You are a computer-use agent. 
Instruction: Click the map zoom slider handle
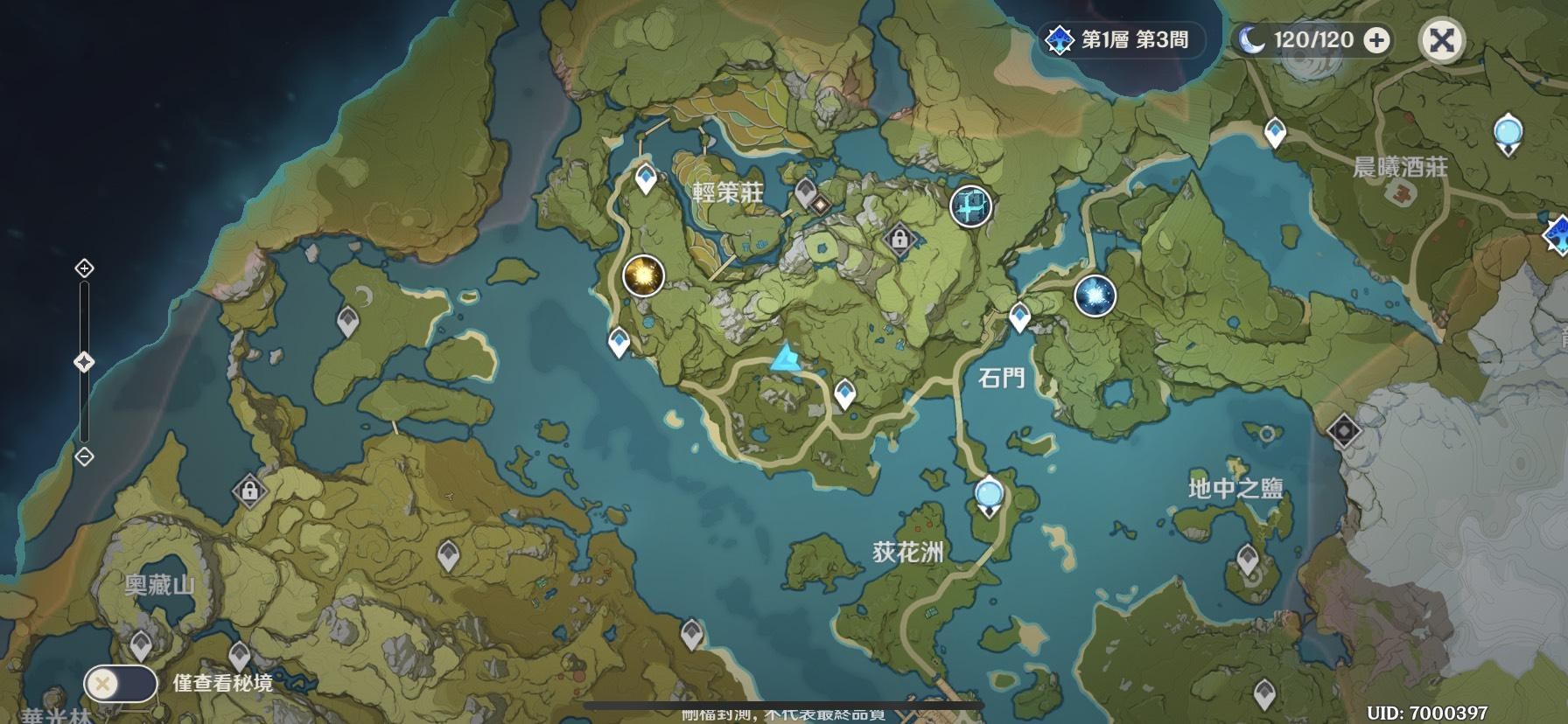point(85,362)
